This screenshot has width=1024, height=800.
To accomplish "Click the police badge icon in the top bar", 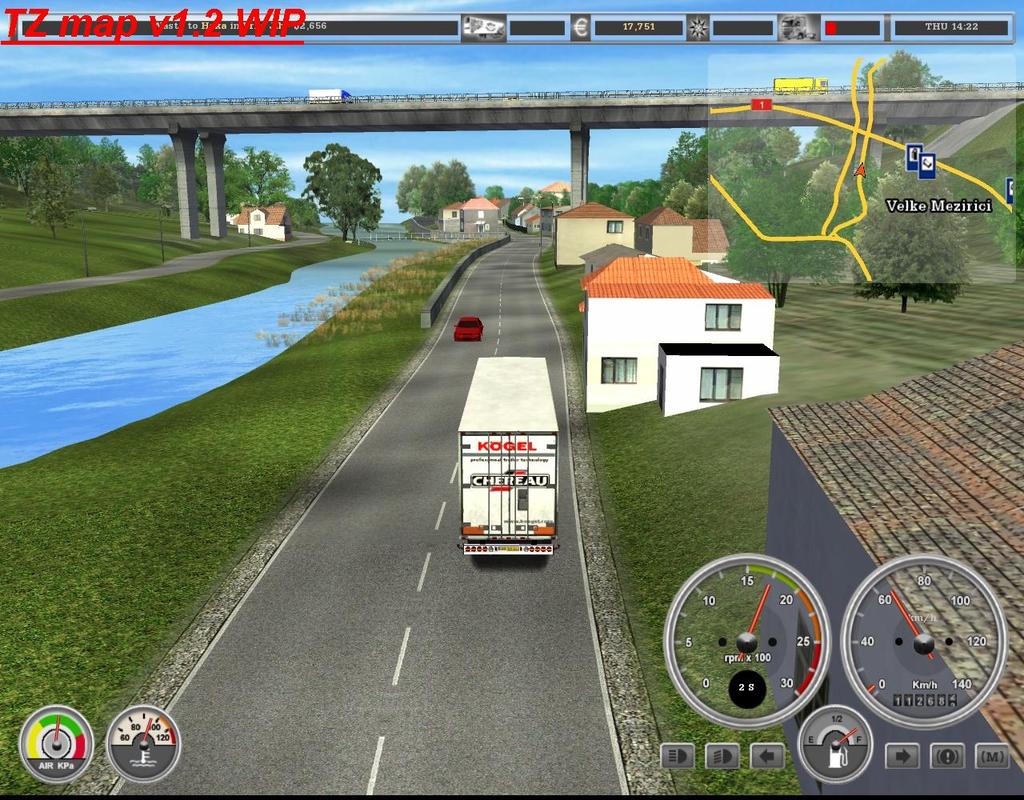I will click(700, 27).
